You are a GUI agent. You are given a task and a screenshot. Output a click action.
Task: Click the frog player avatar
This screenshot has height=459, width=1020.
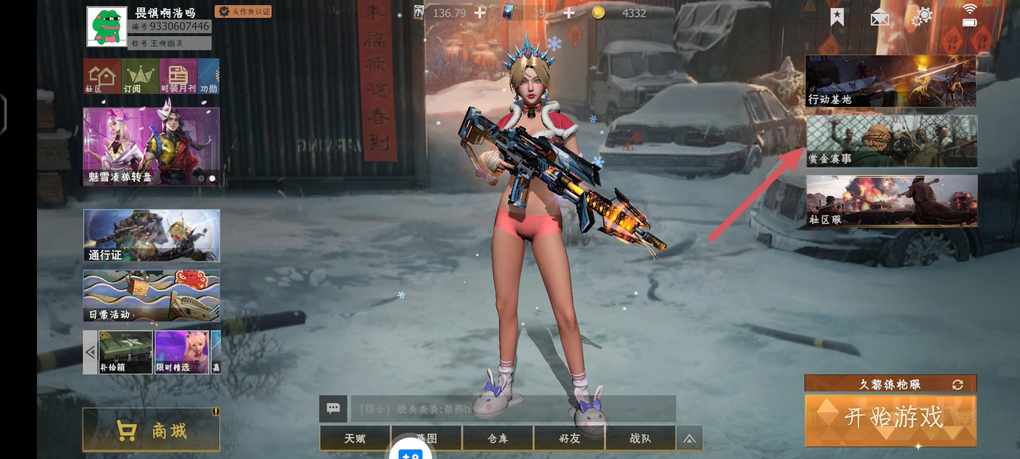106,27
